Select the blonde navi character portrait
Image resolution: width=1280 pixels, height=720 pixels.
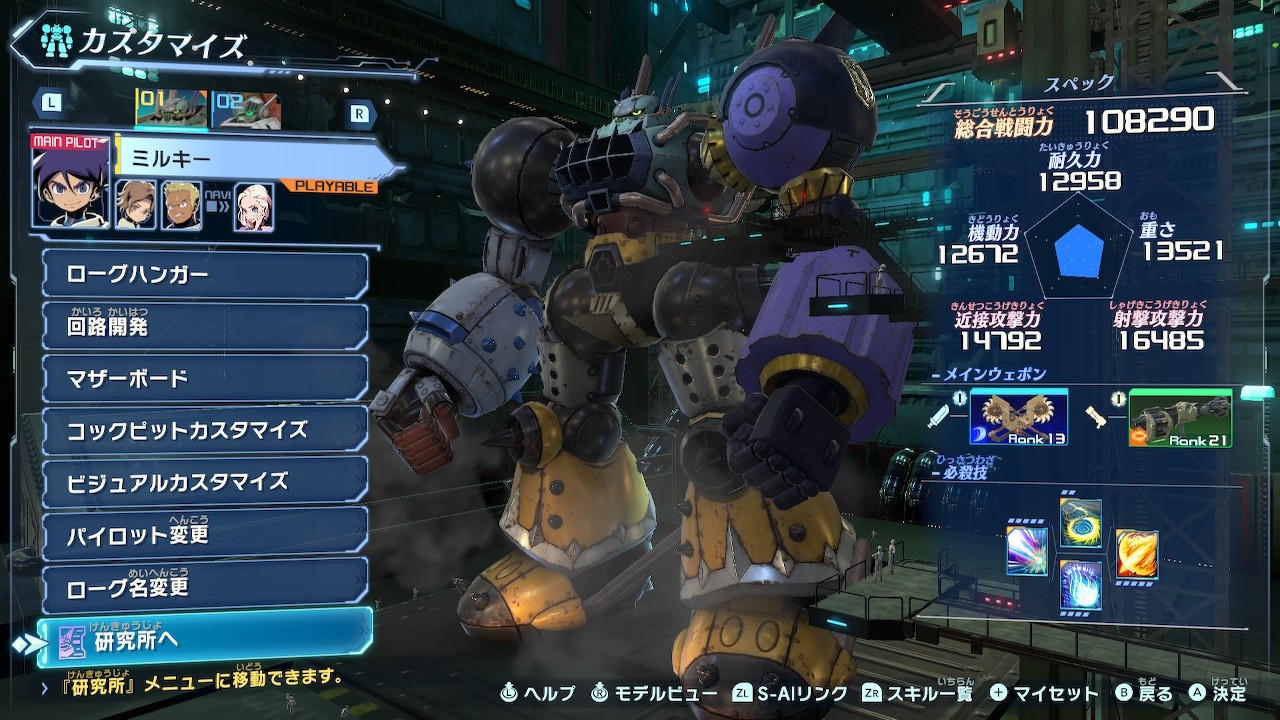pyautogui.click(x=254, y=206)
